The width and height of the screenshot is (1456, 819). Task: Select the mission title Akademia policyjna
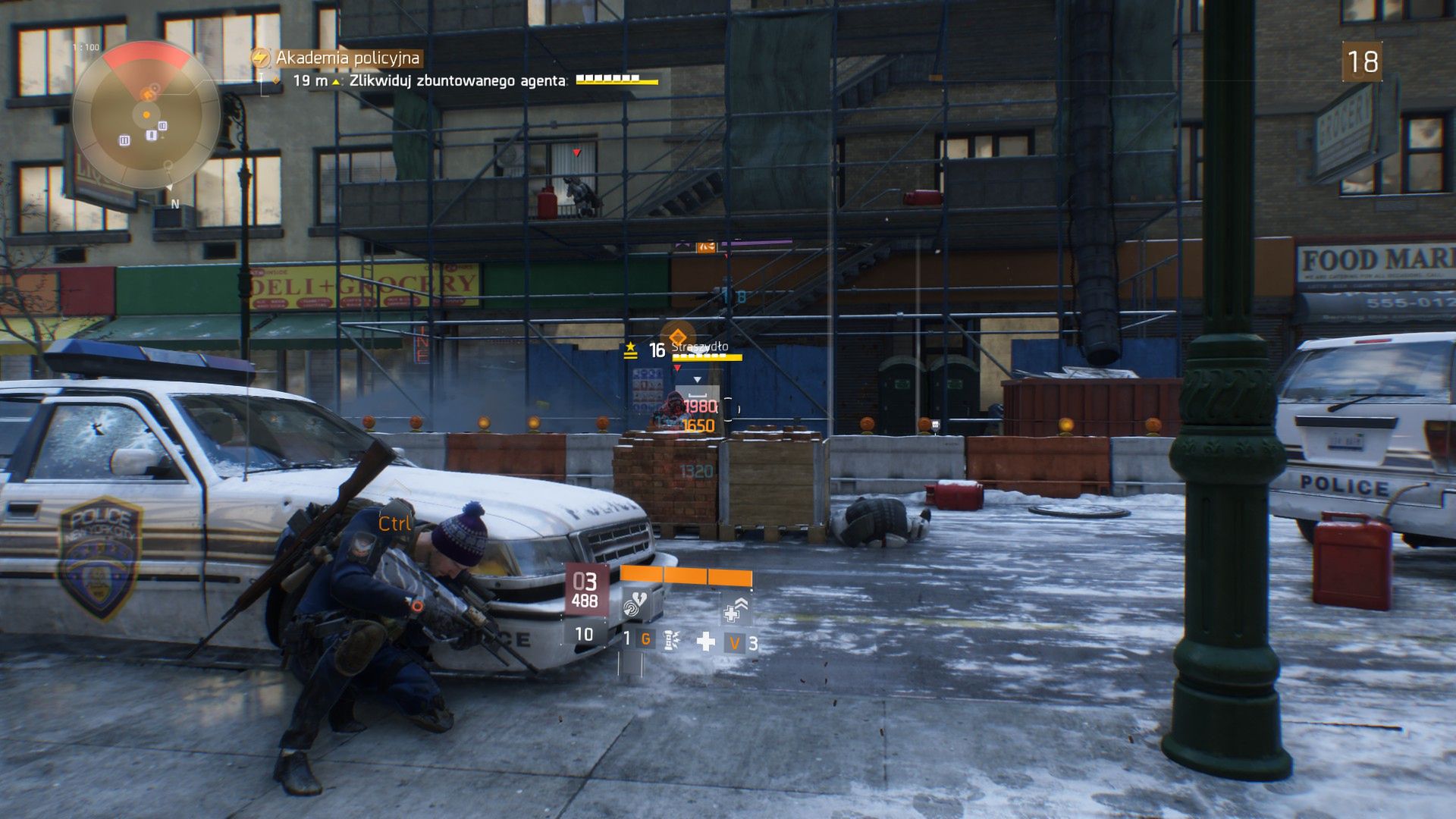(350, 56)
